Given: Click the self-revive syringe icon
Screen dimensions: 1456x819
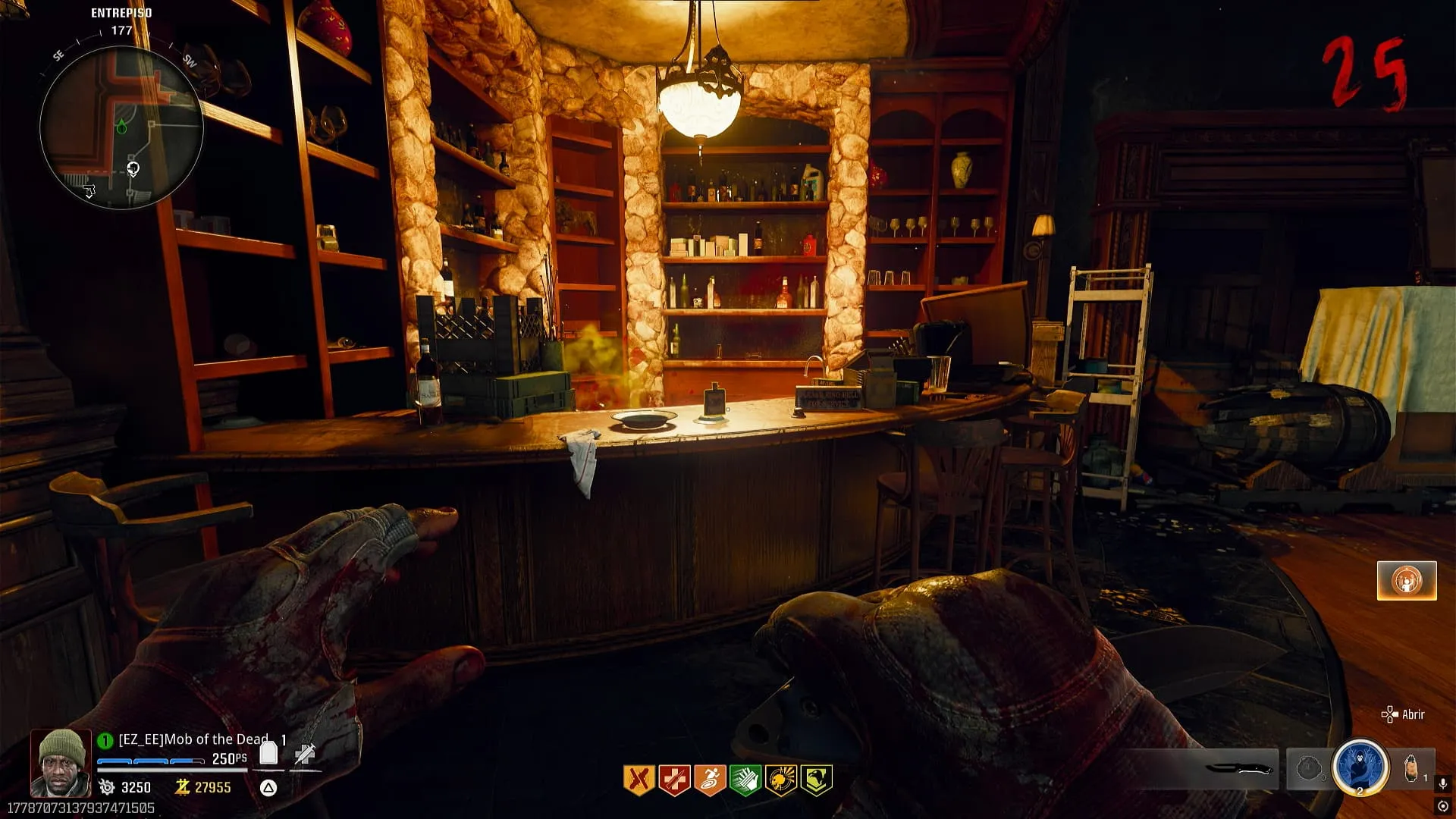Looking at the screenshot, I should click(x=305, y=753).
